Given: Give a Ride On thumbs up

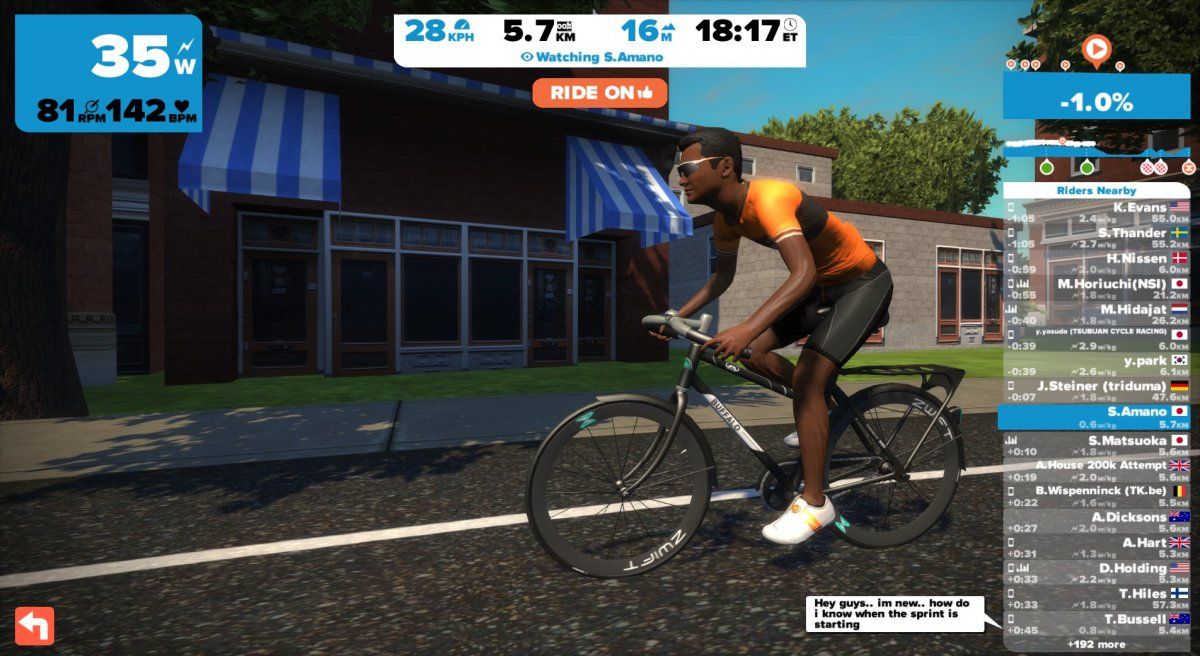Looking at the screenshot, I should tap(600, 93).
